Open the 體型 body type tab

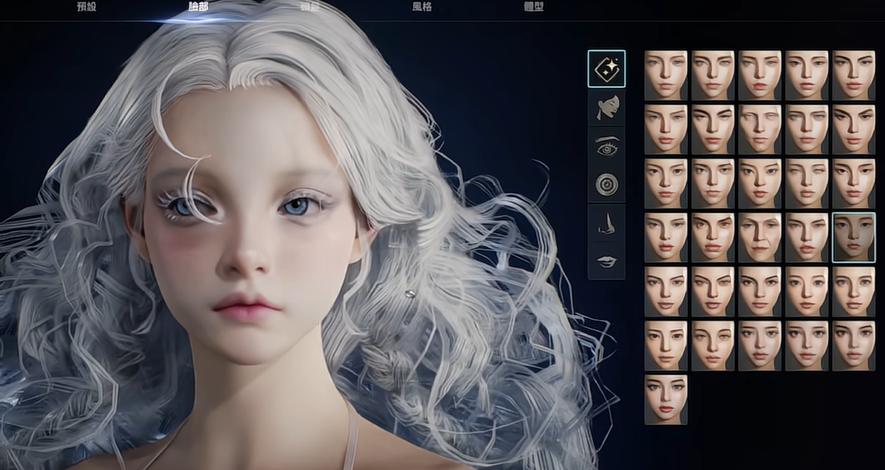coord(534,7)
